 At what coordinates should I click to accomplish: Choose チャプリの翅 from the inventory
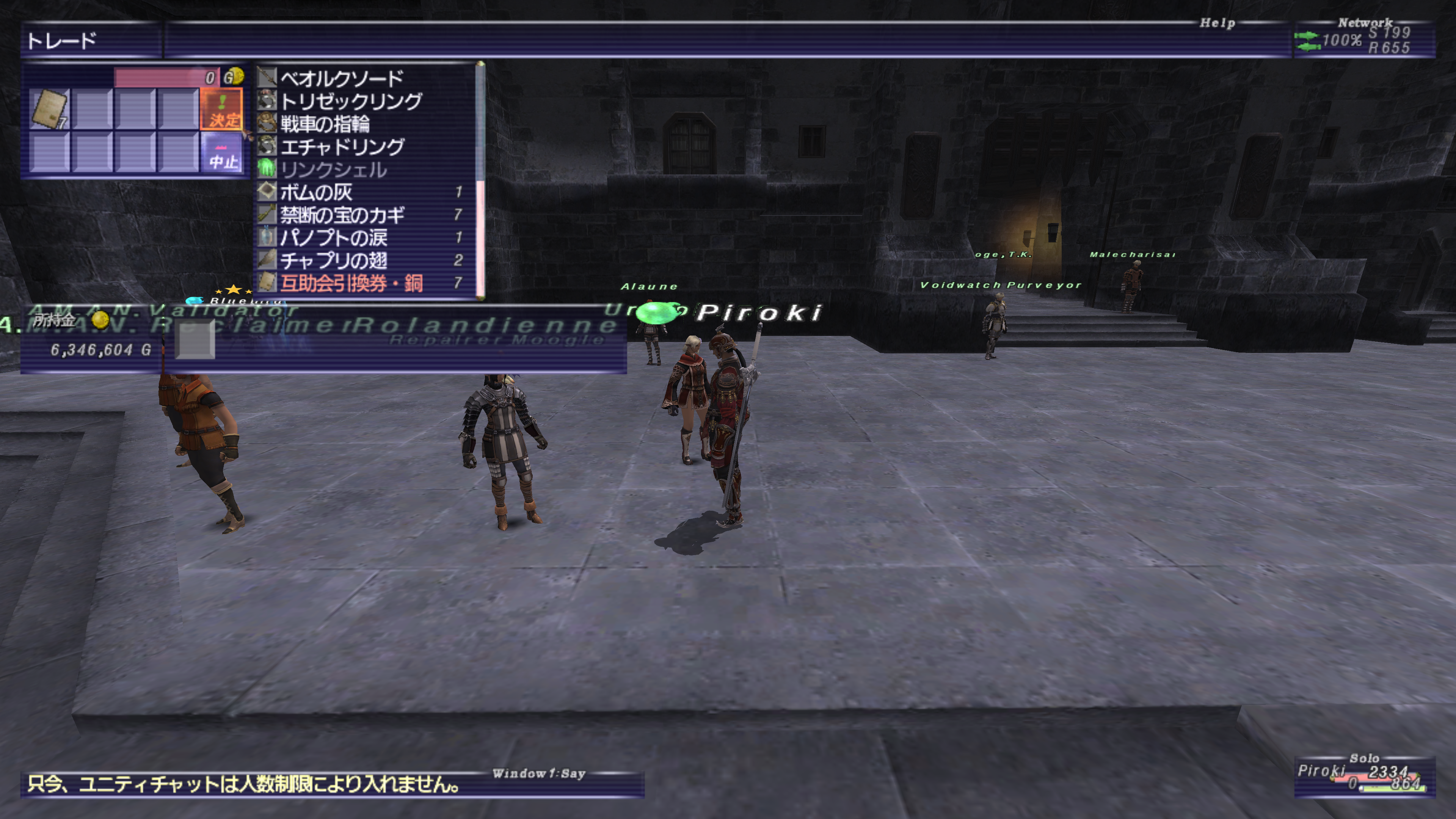(x=334, y=260)
